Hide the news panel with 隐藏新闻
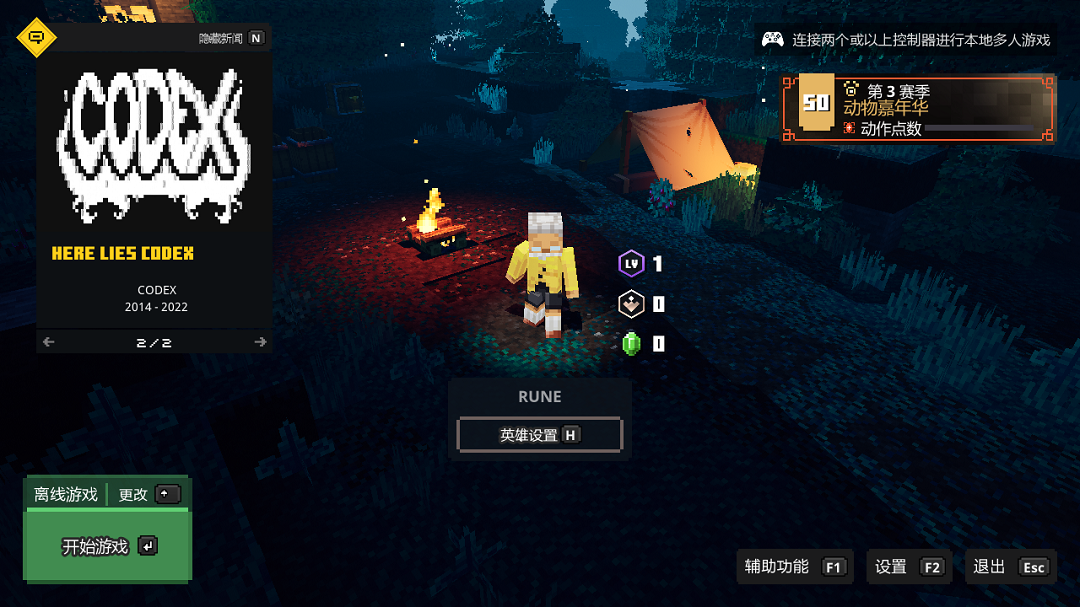The height and width of the screenshot is (607, 1080). pos(231,38)
